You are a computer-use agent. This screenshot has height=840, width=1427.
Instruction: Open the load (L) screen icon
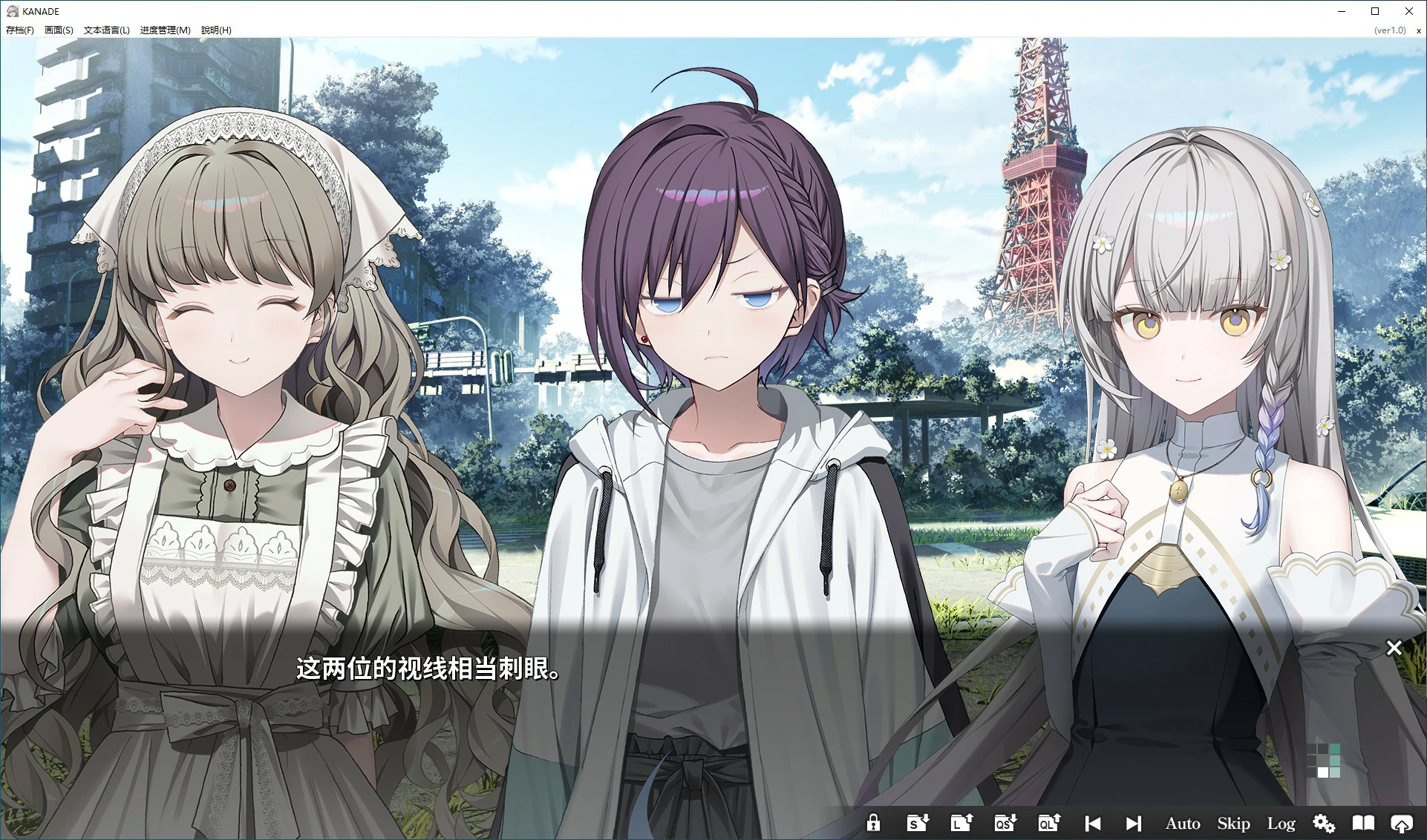click(x=960, y=822)
